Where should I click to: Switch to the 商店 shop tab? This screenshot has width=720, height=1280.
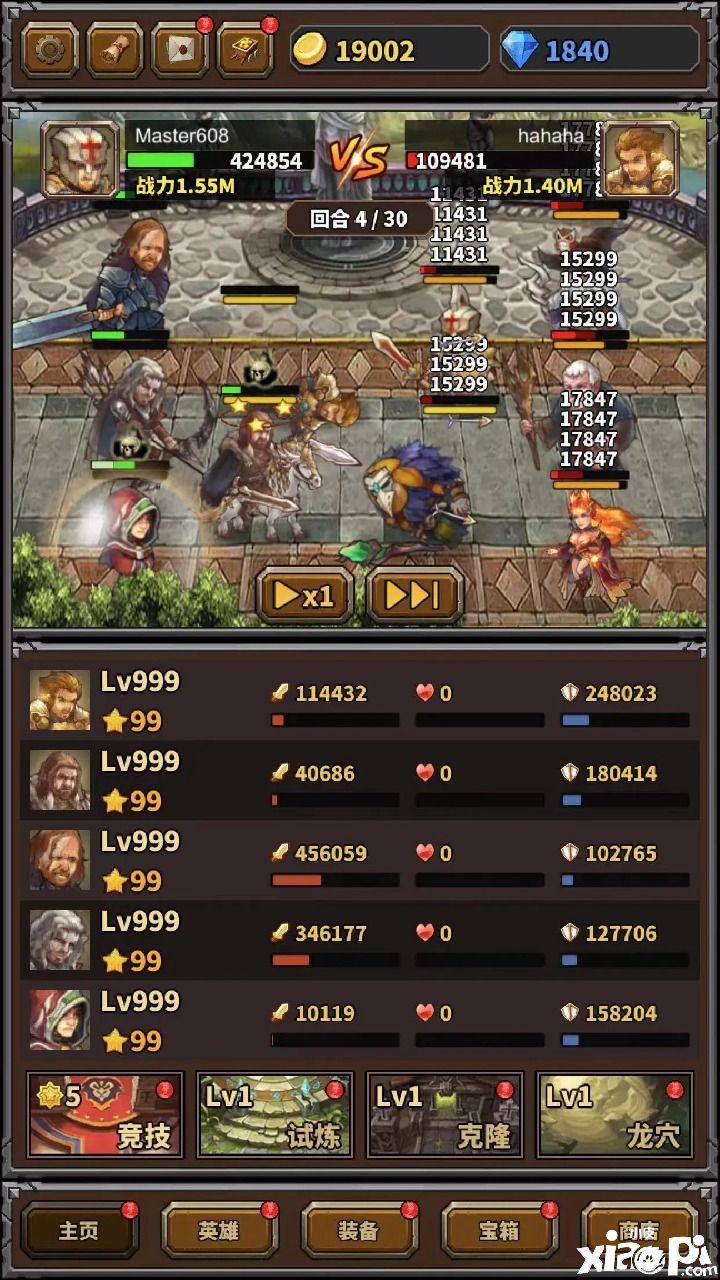tap(639, 1230)
